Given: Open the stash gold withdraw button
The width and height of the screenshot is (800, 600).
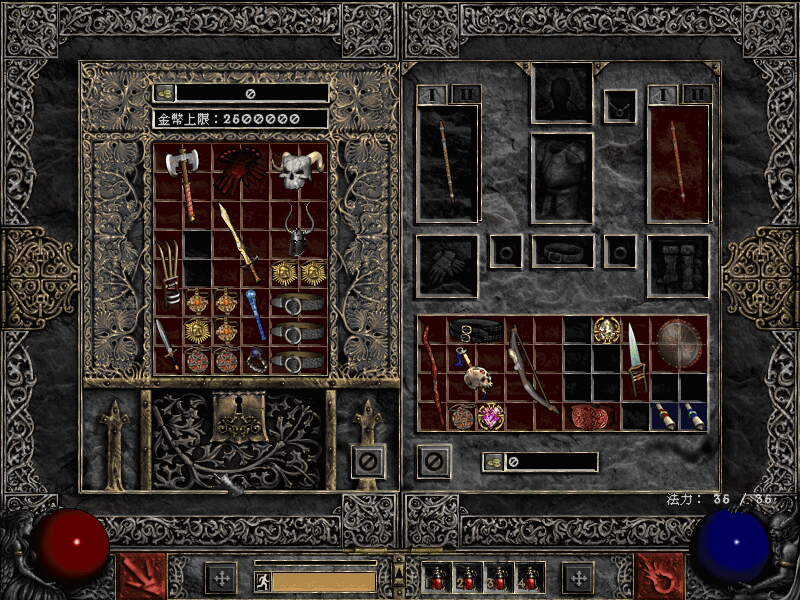Looking at the screenshot, I should (164, 93).
